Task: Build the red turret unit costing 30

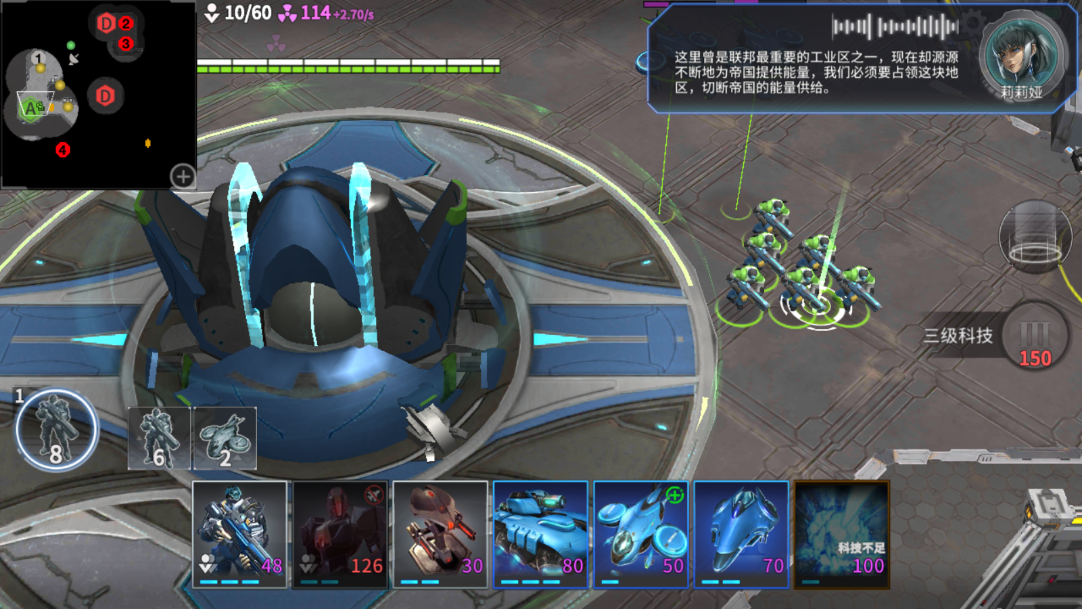Action: pos(440,533)
